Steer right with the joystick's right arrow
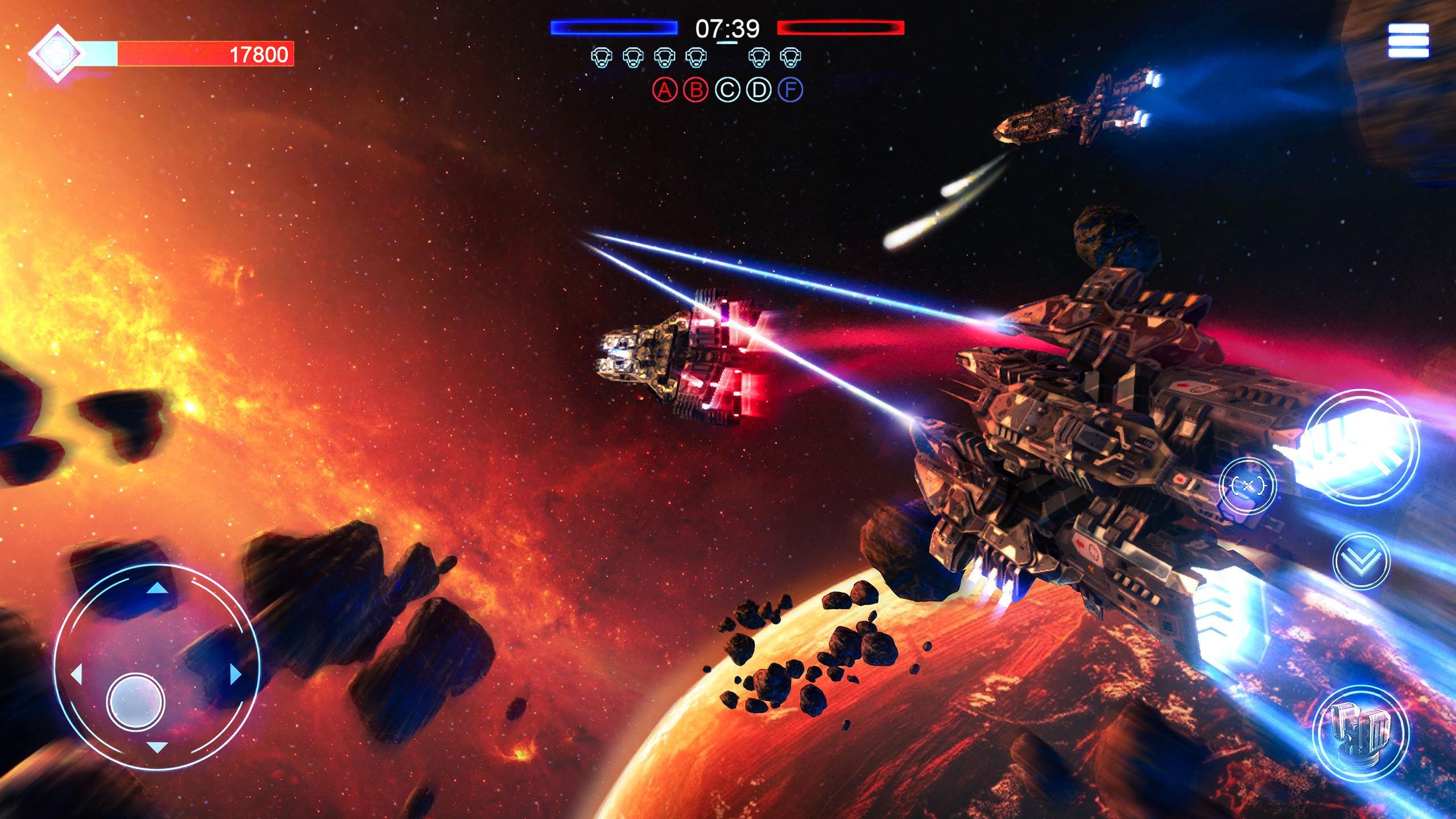This screenshot has height=819, width=1456. [x=235, y=675]
